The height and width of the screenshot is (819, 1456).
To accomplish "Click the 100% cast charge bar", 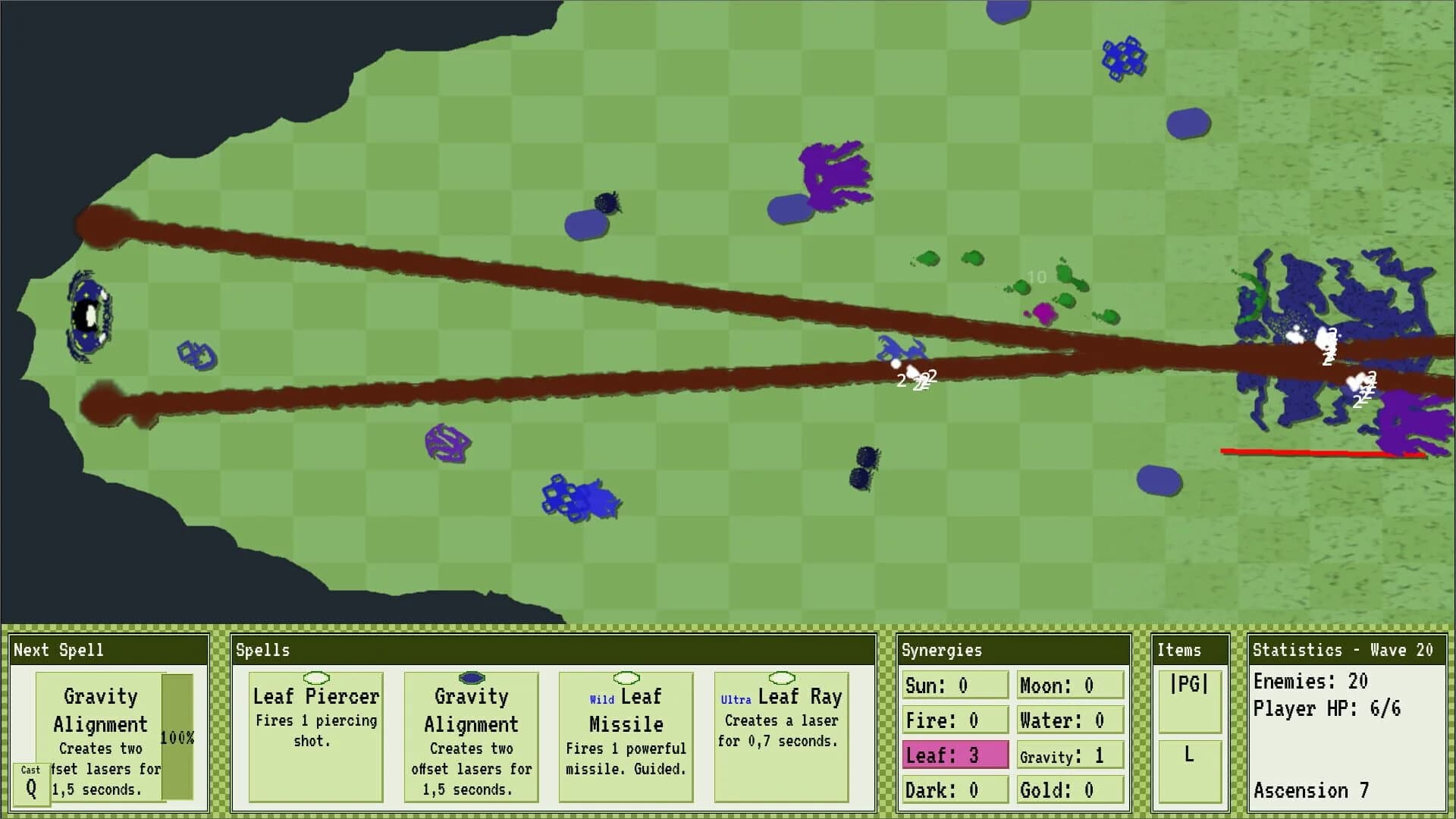I will coord(179,736).
